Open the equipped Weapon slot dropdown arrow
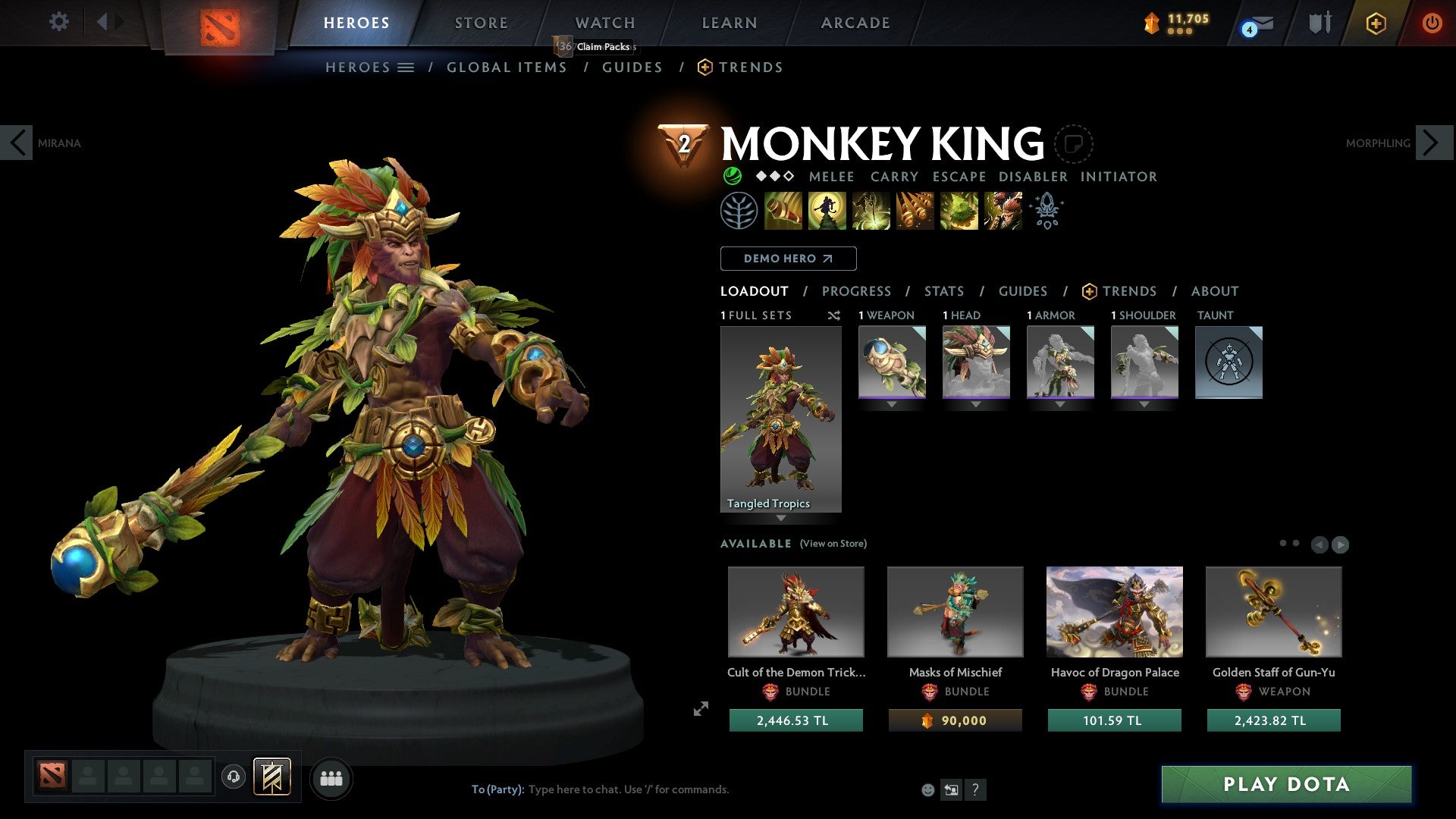 [x=892, y=404]
